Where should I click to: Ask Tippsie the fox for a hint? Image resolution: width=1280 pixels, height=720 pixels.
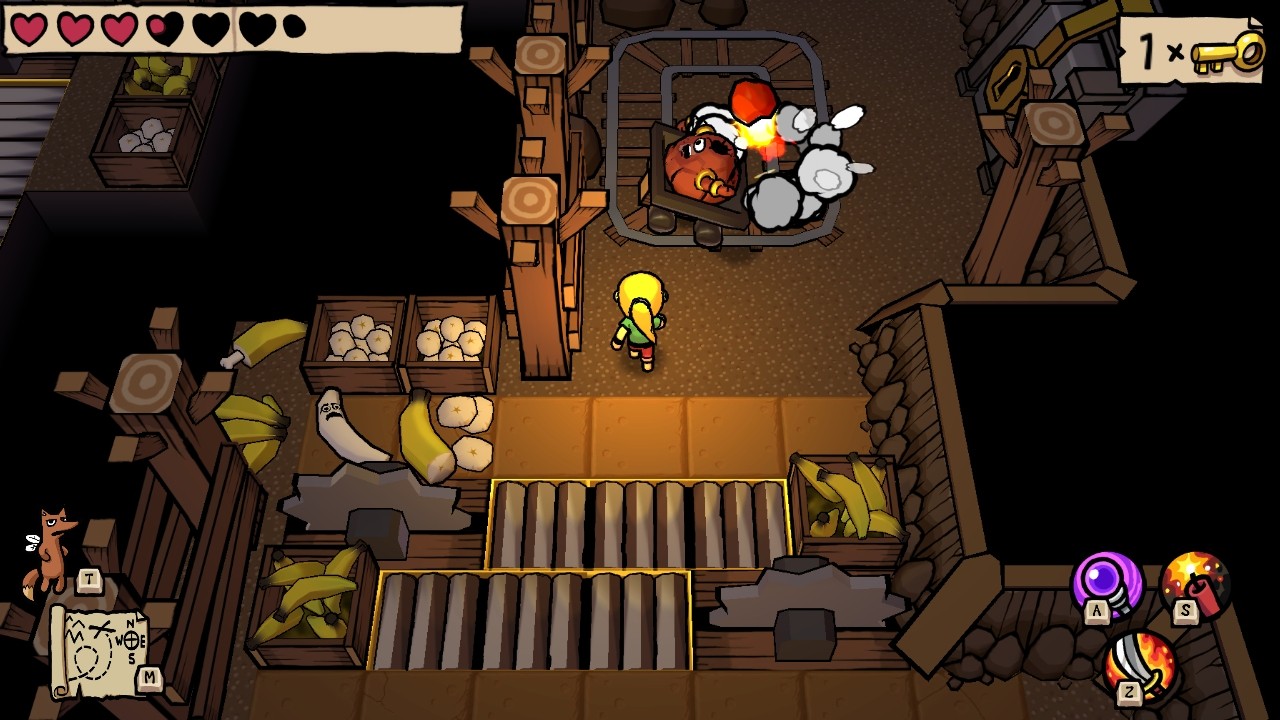(x=52, y=548)
